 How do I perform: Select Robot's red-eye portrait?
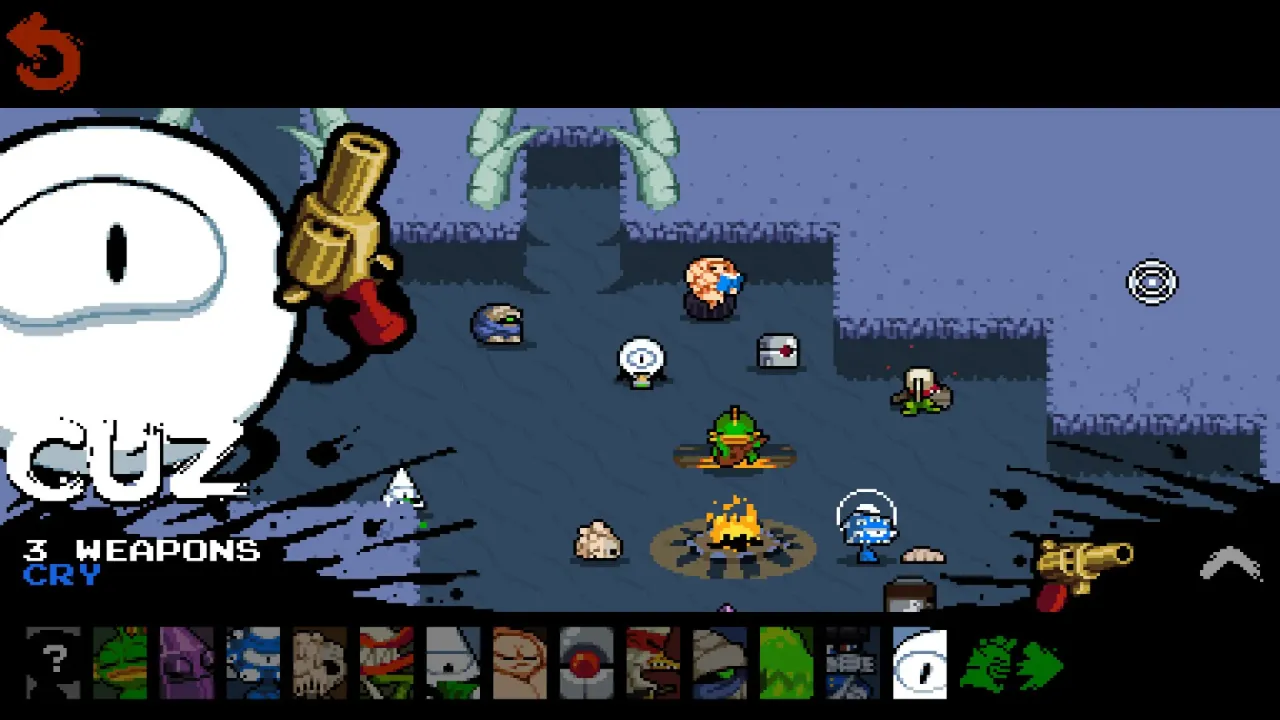tap(587, 662)
